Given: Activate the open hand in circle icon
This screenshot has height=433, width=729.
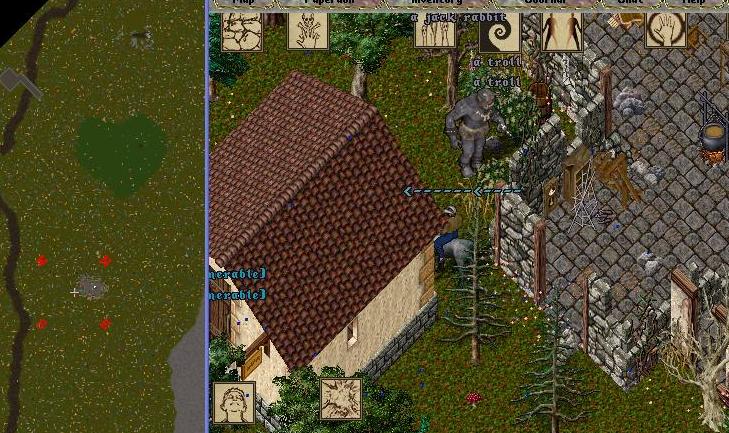Looking at the screenshot, I should click(x=666, y=30).
